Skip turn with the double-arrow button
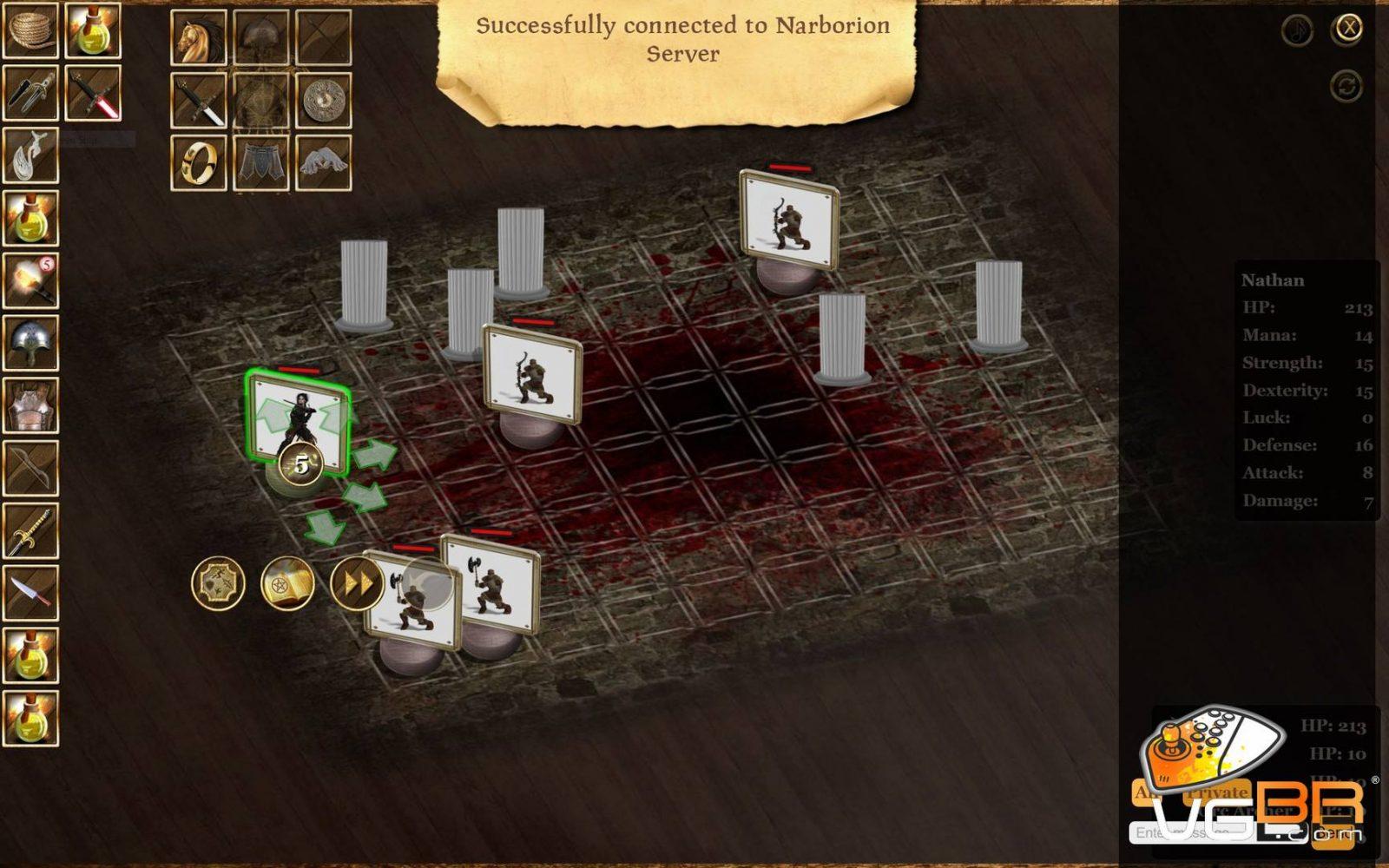 coord(357,583)
